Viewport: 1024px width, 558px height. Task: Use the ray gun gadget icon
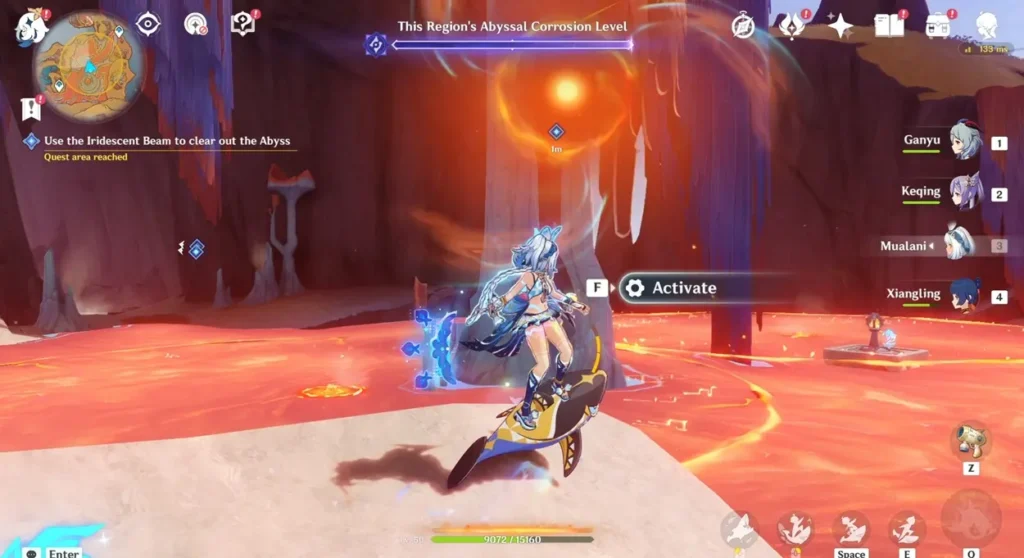(969, 442)
